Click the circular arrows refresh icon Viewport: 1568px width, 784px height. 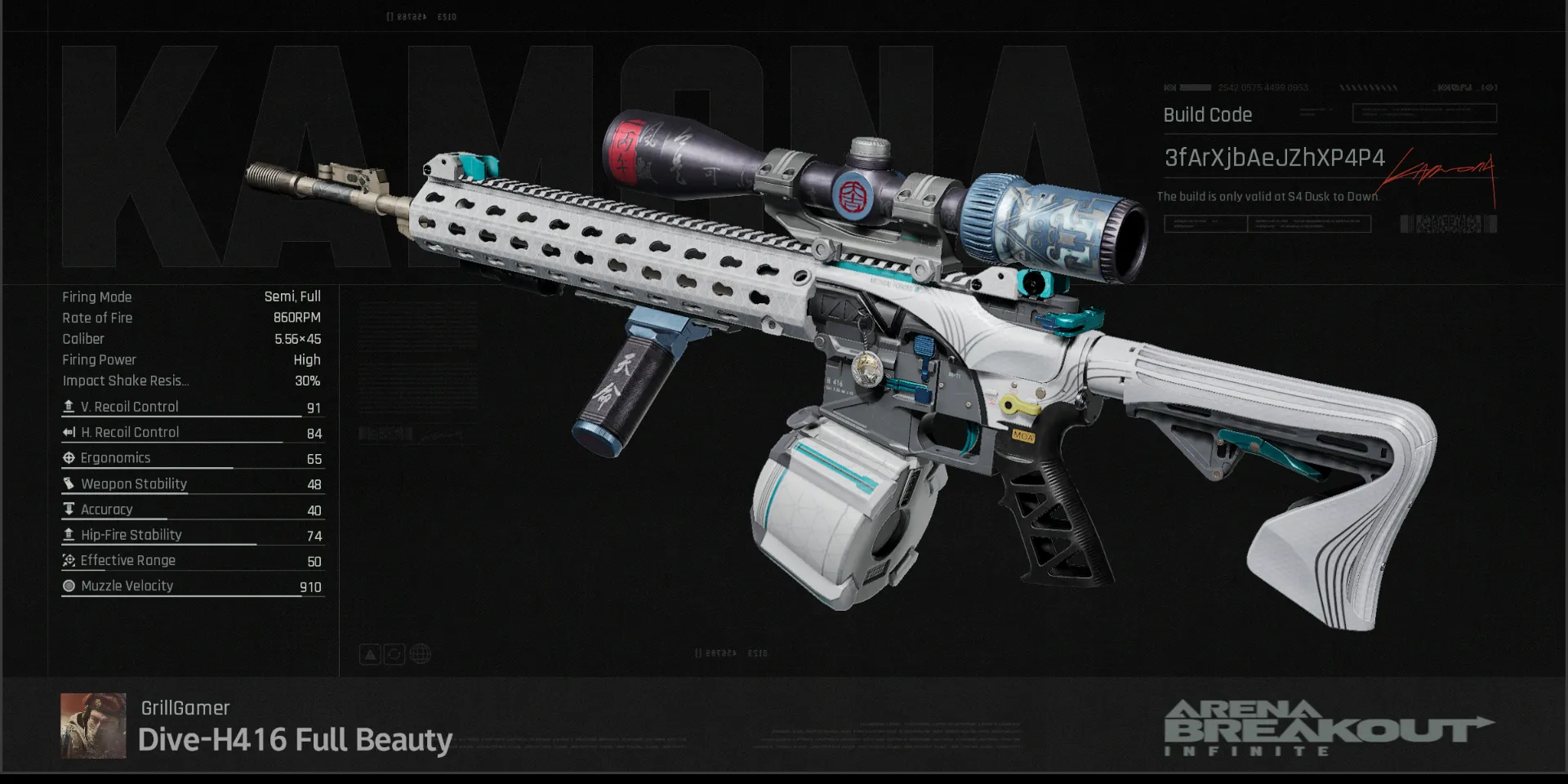point(394,654)
